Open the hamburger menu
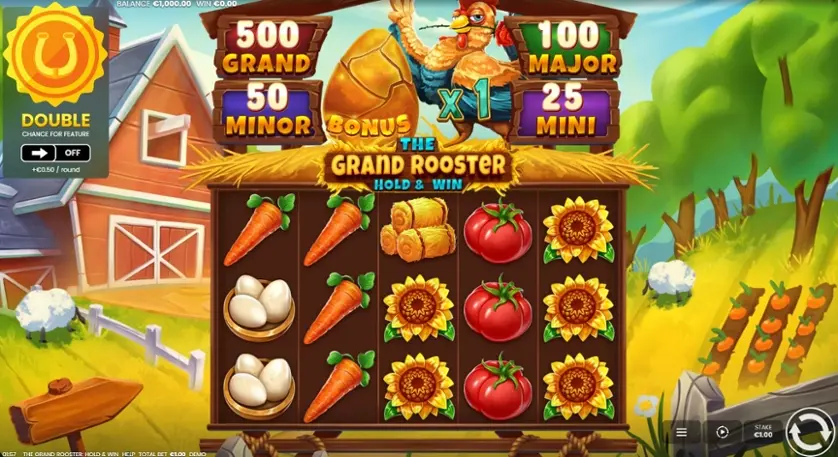838x457 pixels. 681,433
